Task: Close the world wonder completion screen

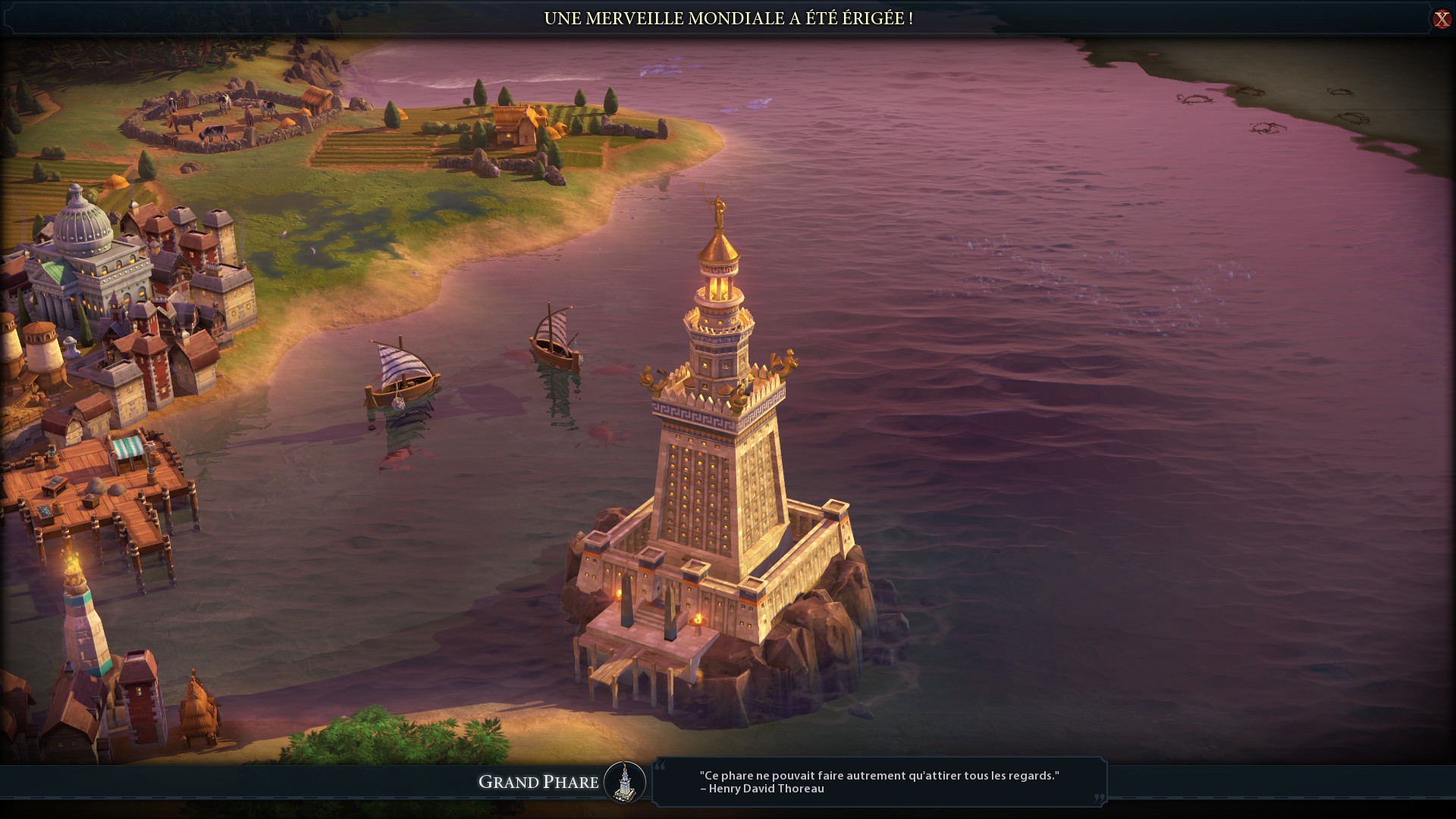Action: [1441, 19]
